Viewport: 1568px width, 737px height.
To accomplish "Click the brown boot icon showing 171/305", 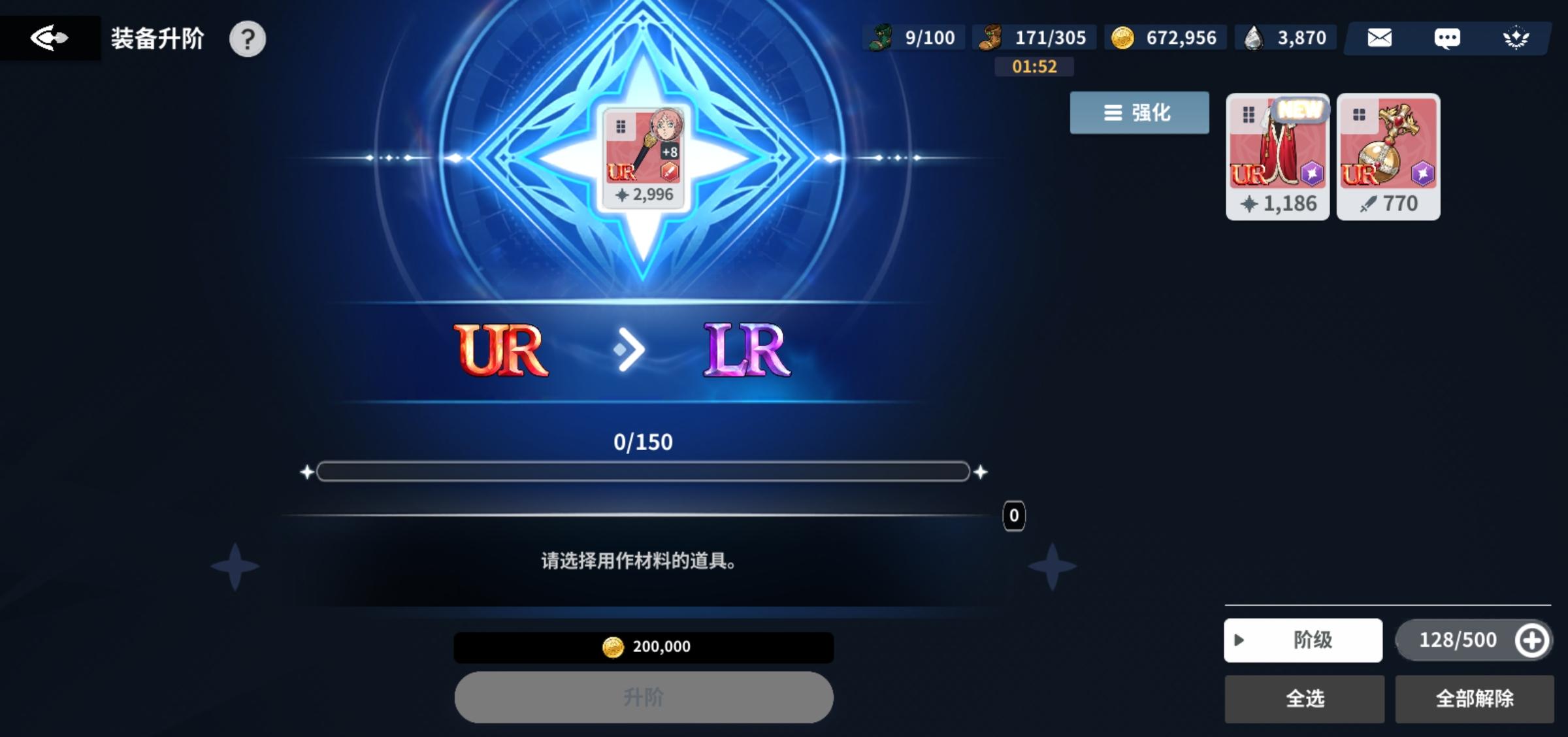I will 993,36.
